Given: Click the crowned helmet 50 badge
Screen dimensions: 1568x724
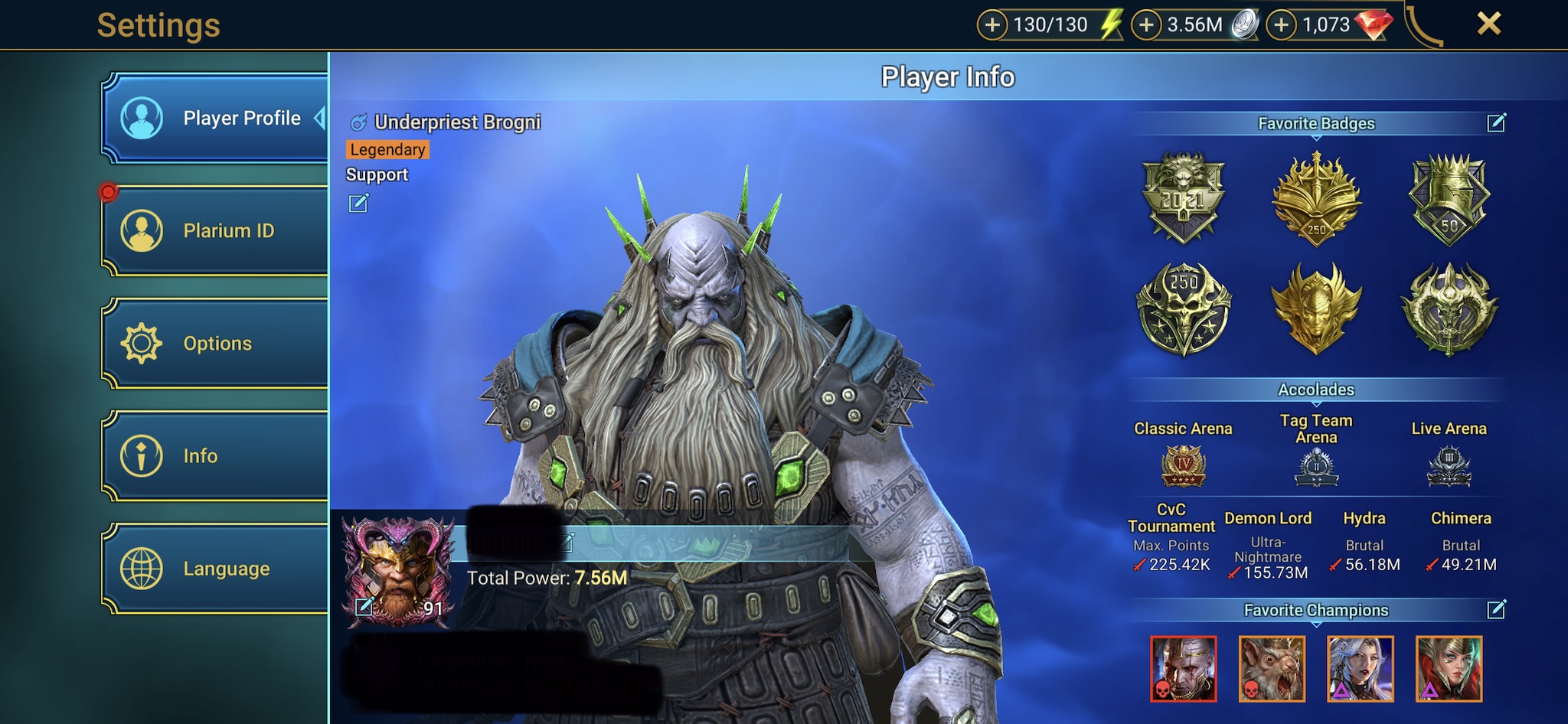Looking at the screenshot, I should 1449,197.
